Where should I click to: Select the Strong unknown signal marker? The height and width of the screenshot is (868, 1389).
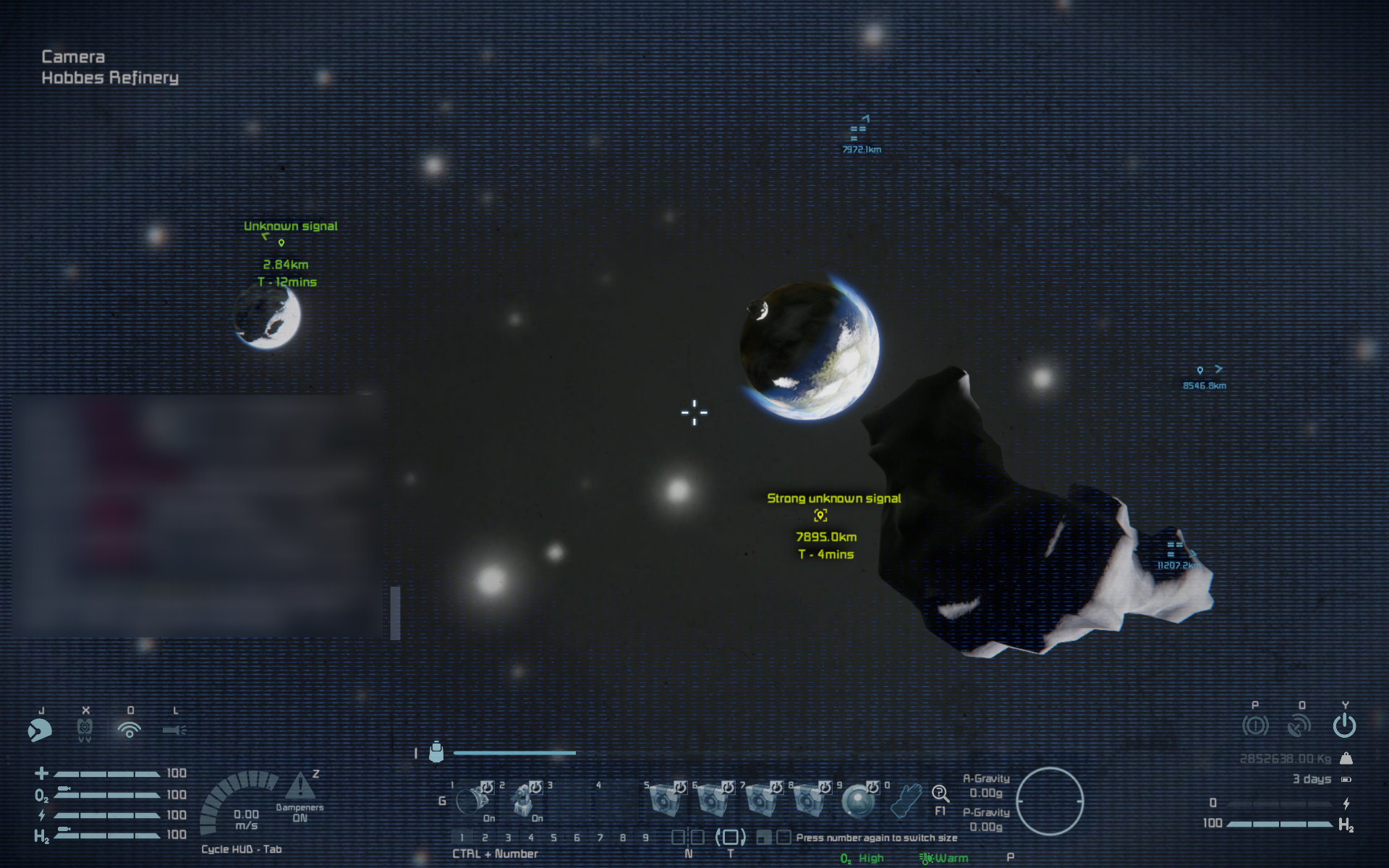pos(820,516)
